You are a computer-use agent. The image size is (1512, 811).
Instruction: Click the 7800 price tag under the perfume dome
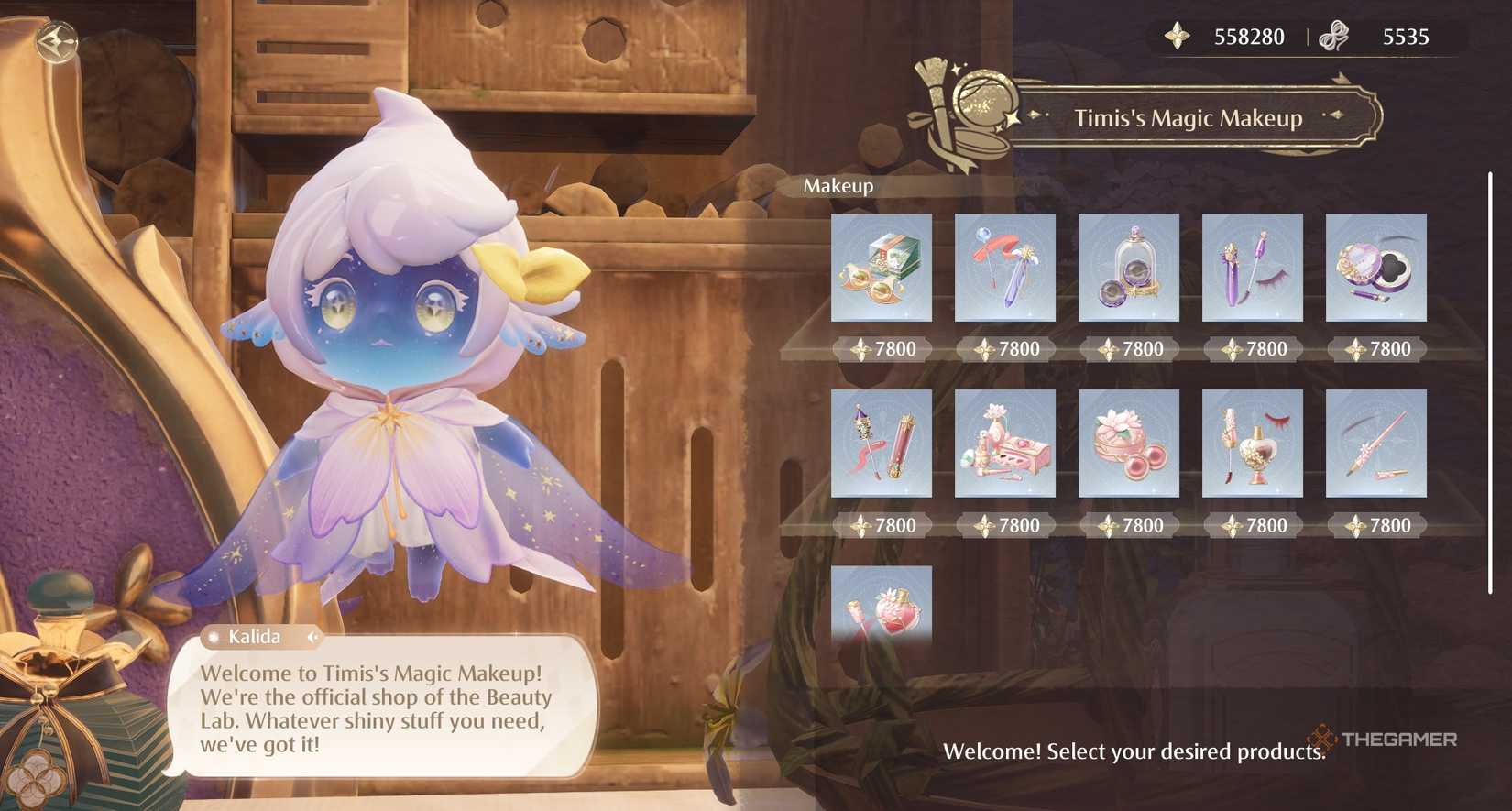coord(1128,349)
